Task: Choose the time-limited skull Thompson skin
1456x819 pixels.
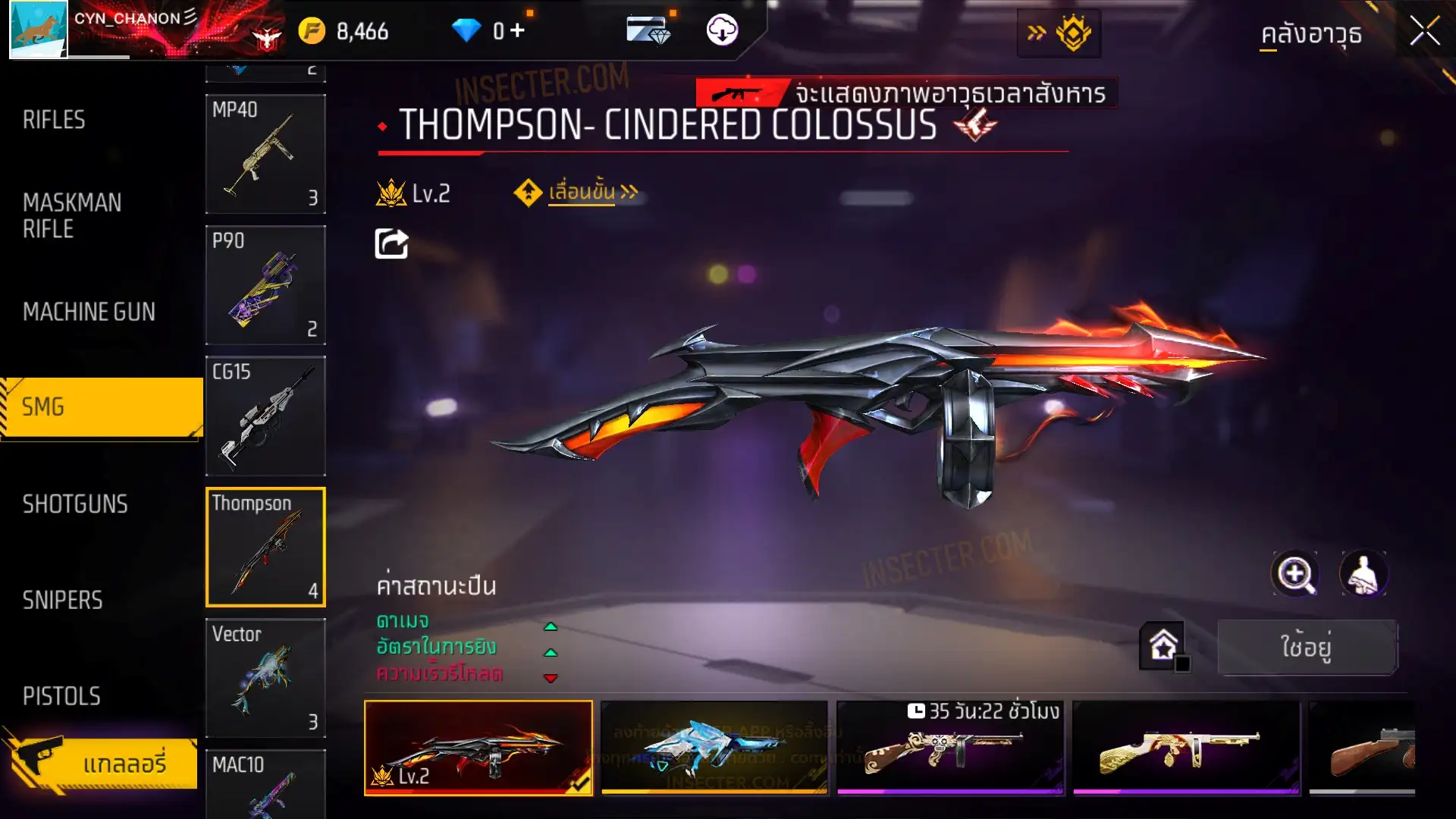Action: tap(950, 747)
